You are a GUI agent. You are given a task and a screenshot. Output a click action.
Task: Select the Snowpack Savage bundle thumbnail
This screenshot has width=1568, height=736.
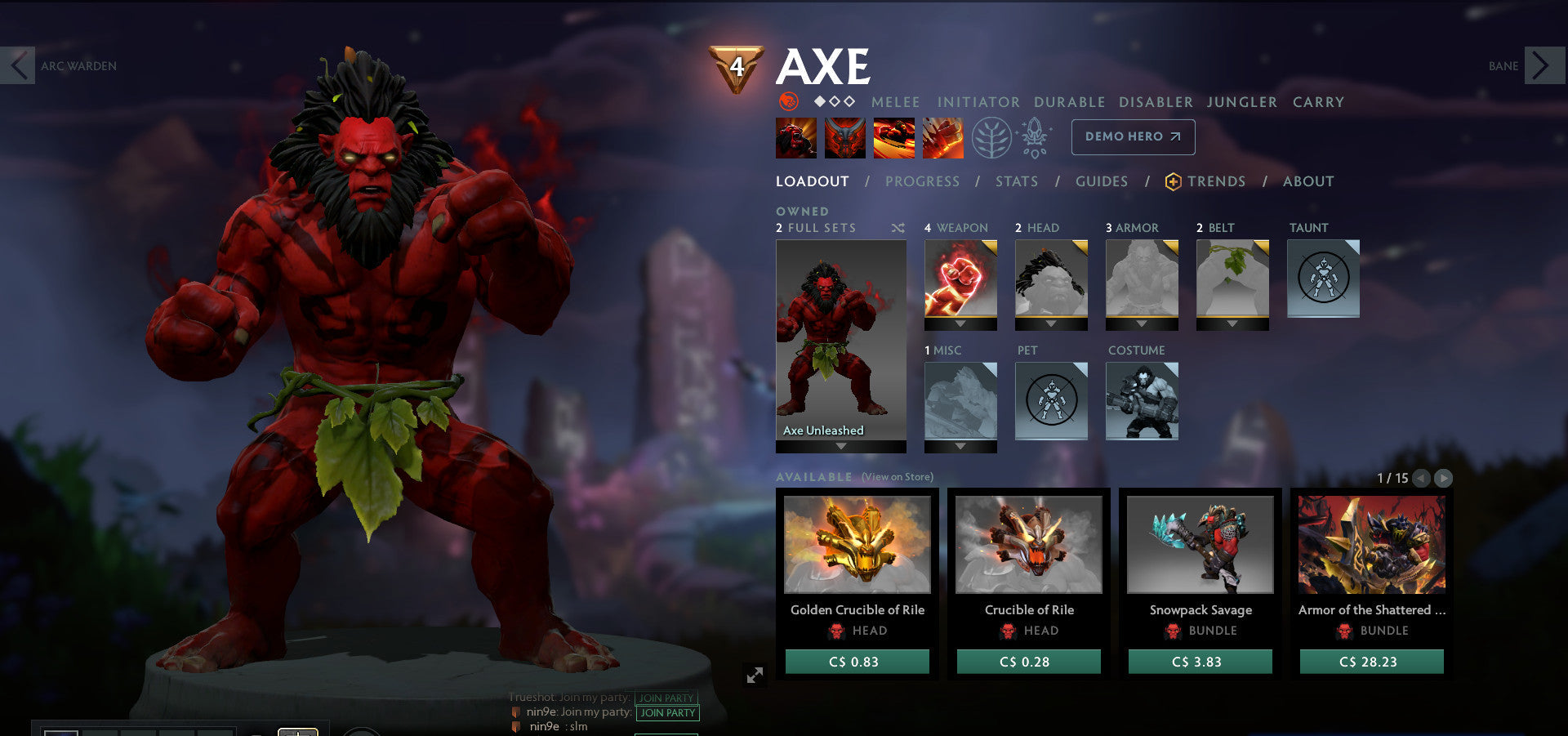tap(1200, 543)
